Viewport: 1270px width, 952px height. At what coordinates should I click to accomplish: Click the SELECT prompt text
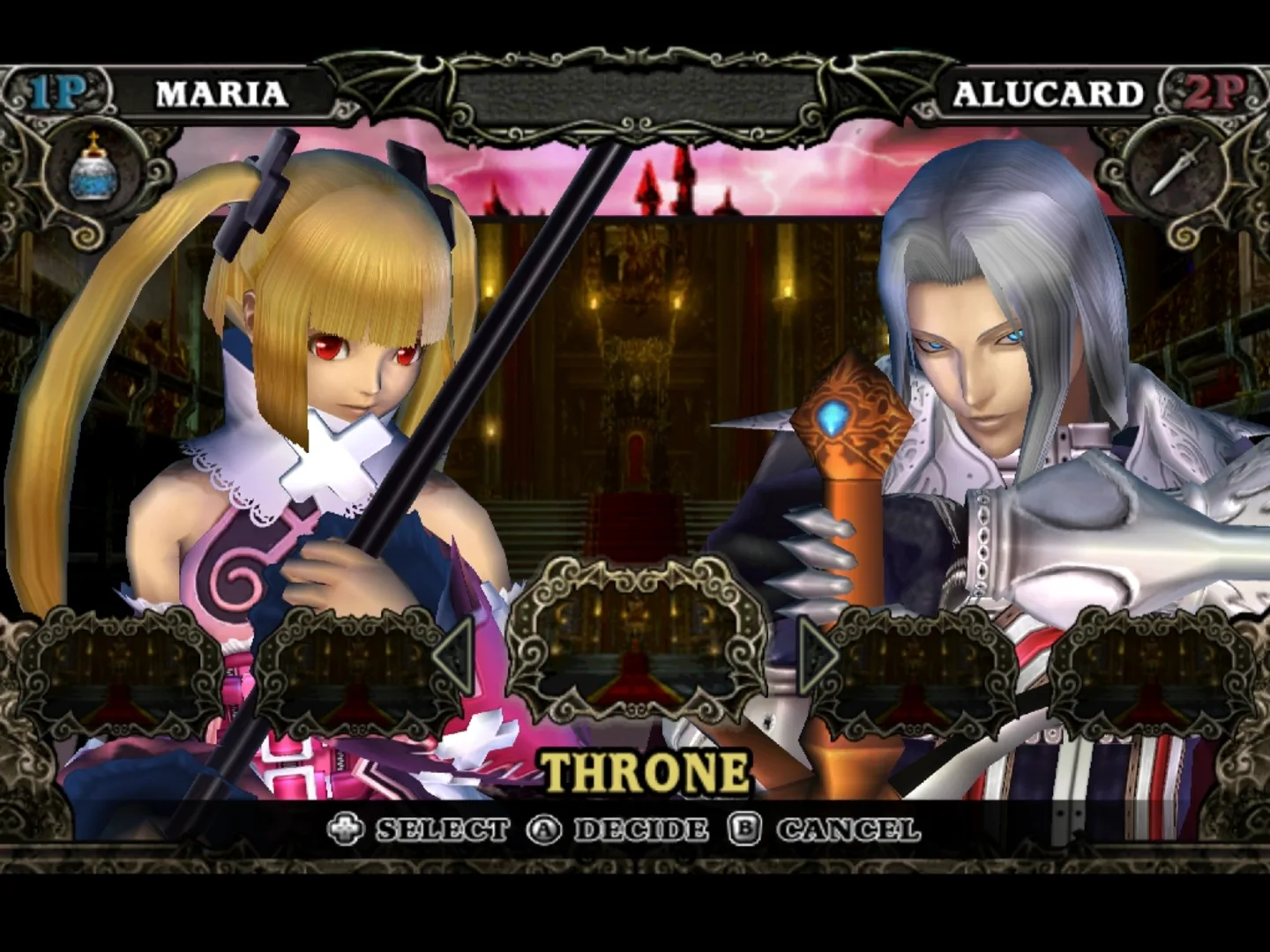(x=439, y=829)
